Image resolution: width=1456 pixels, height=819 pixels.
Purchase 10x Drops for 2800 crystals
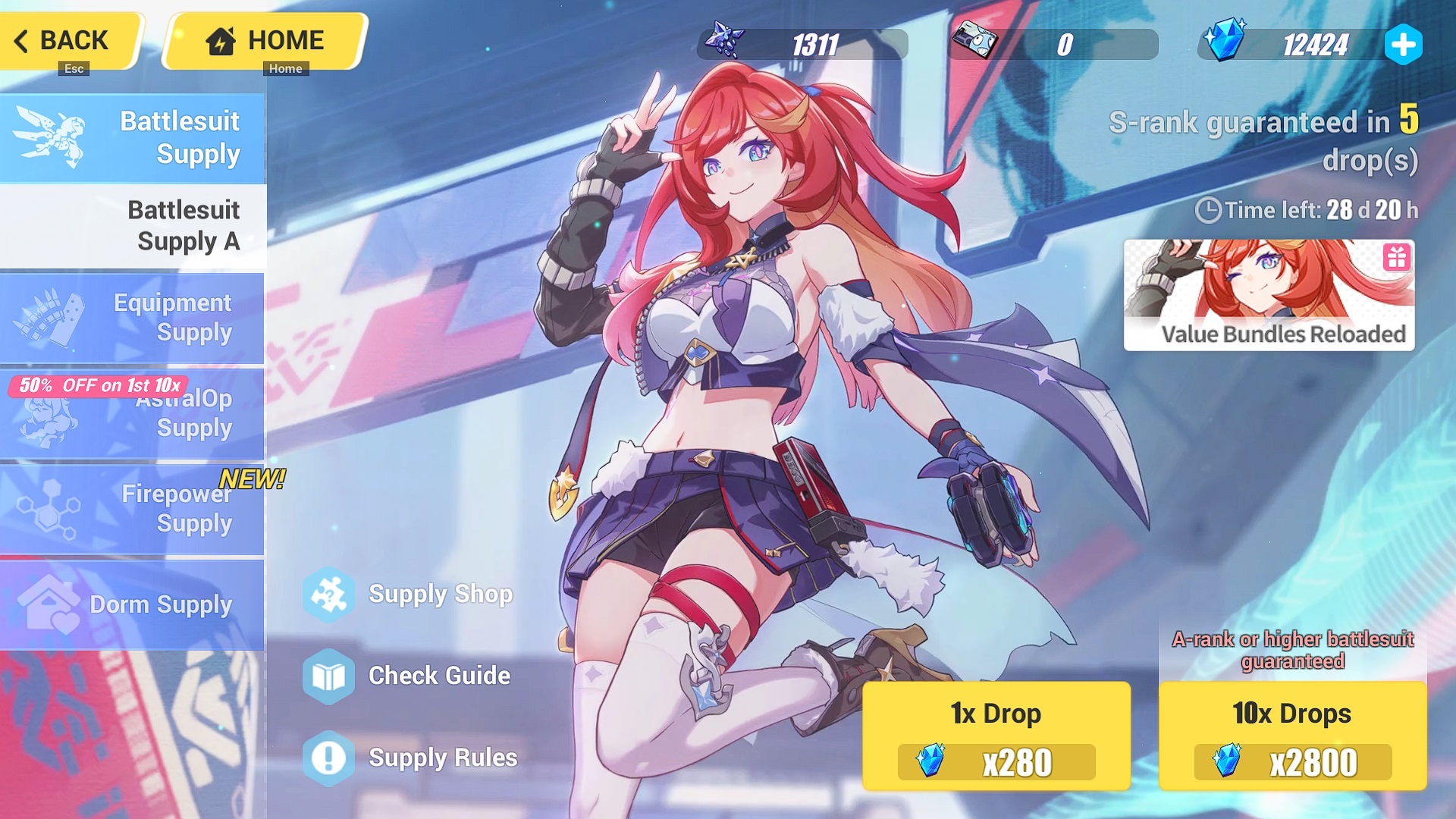[x=1292, y=736]
